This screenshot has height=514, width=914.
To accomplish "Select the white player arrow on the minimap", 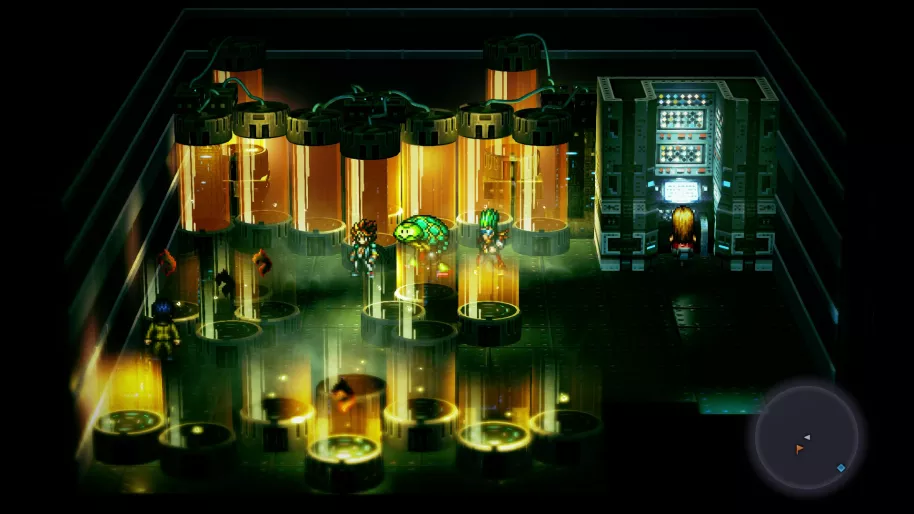I will point(807,437).
